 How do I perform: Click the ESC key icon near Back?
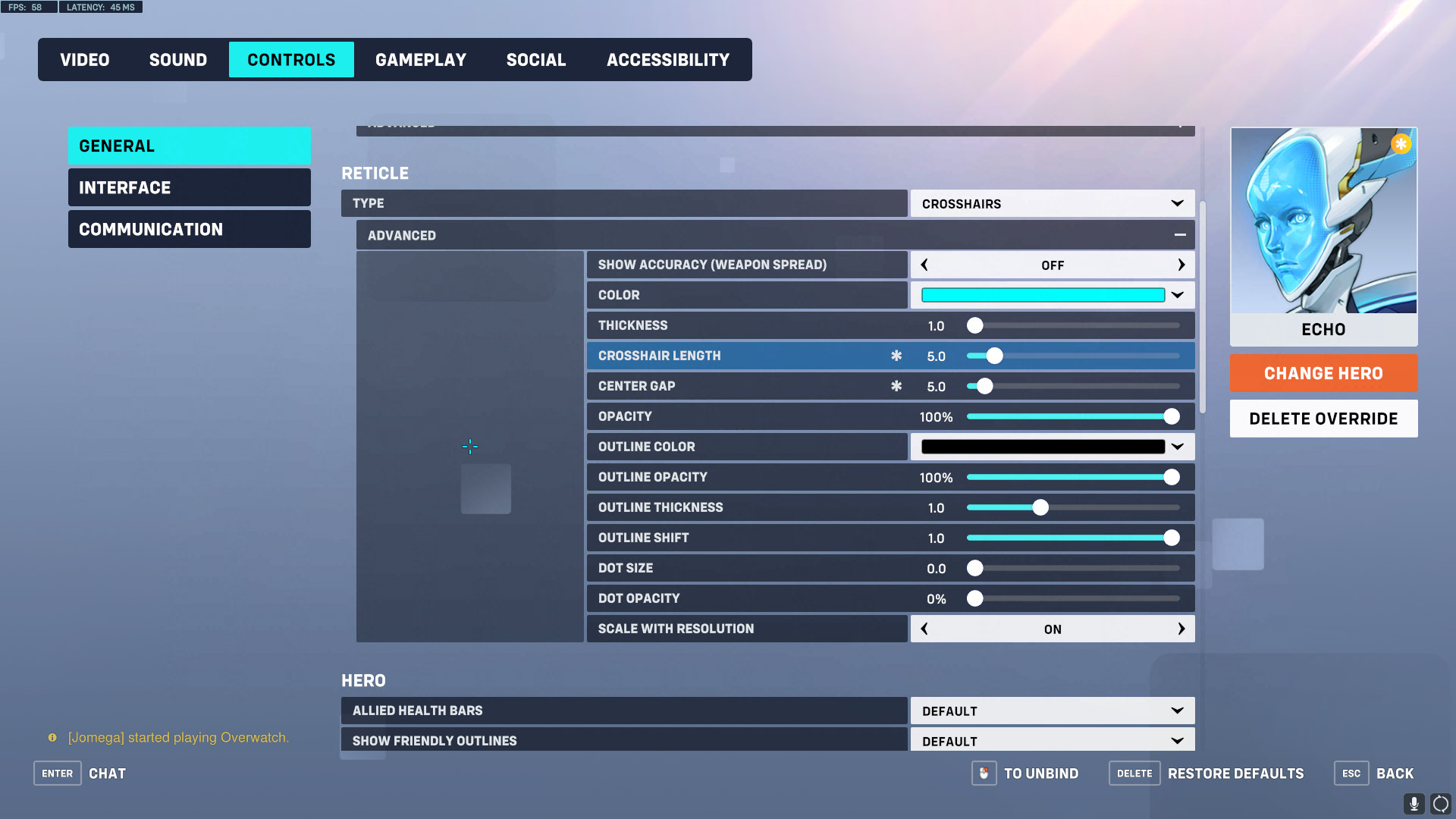[1351, 773]
